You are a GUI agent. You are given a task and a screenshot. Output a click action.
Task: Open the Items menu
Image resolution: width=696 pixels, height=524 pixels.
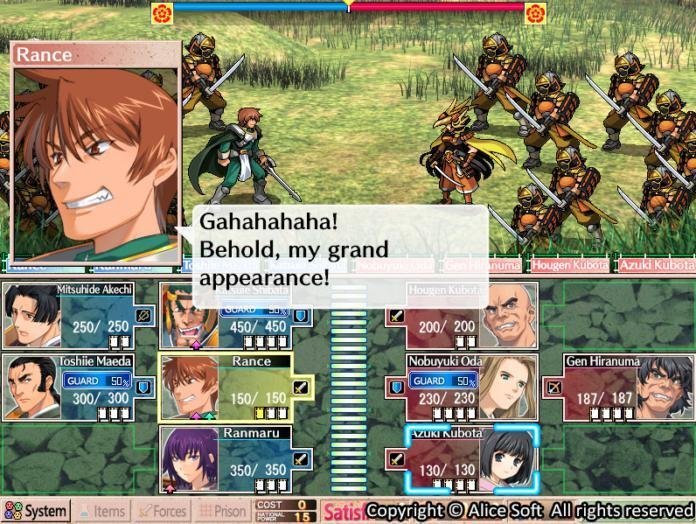click(x=102, y=511)
